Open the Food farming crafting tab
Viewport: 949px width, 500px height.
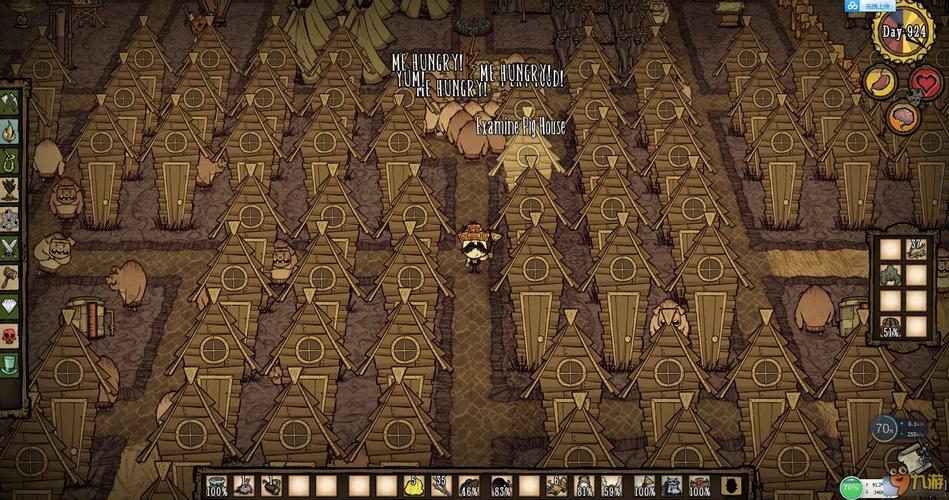[x=10, y=188]
